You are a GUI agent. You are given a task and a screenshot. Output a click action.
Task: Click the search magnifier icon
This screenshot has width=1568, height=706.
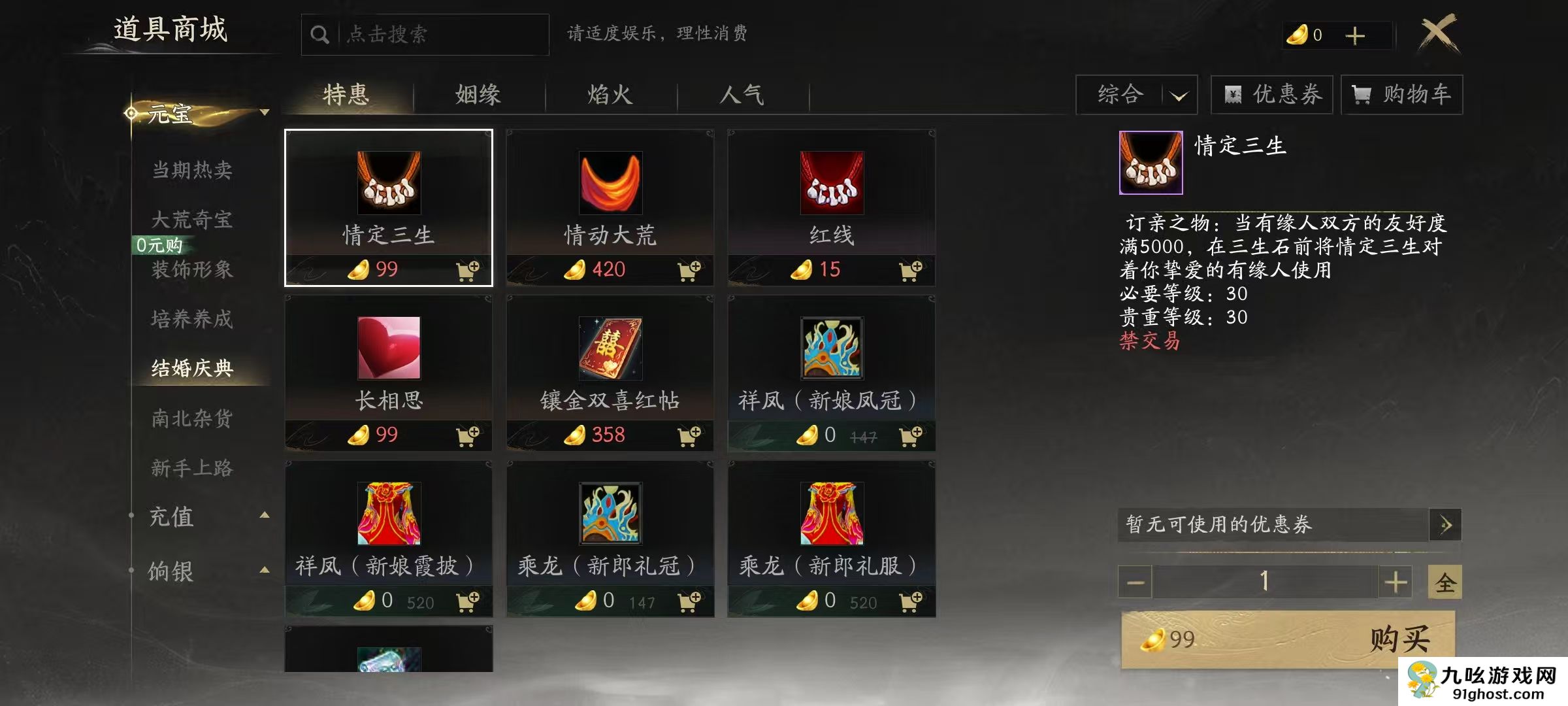319,33
